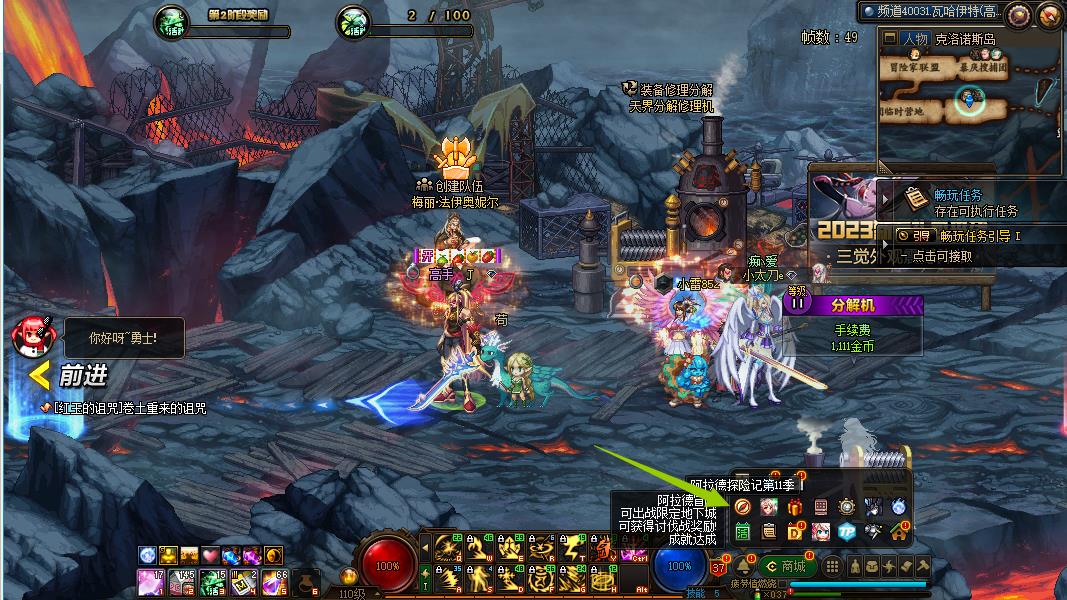Viewport: 1067px width, 600px height.
Task: Select the orange compass adventure icon
Action: (x=742, y=507)
